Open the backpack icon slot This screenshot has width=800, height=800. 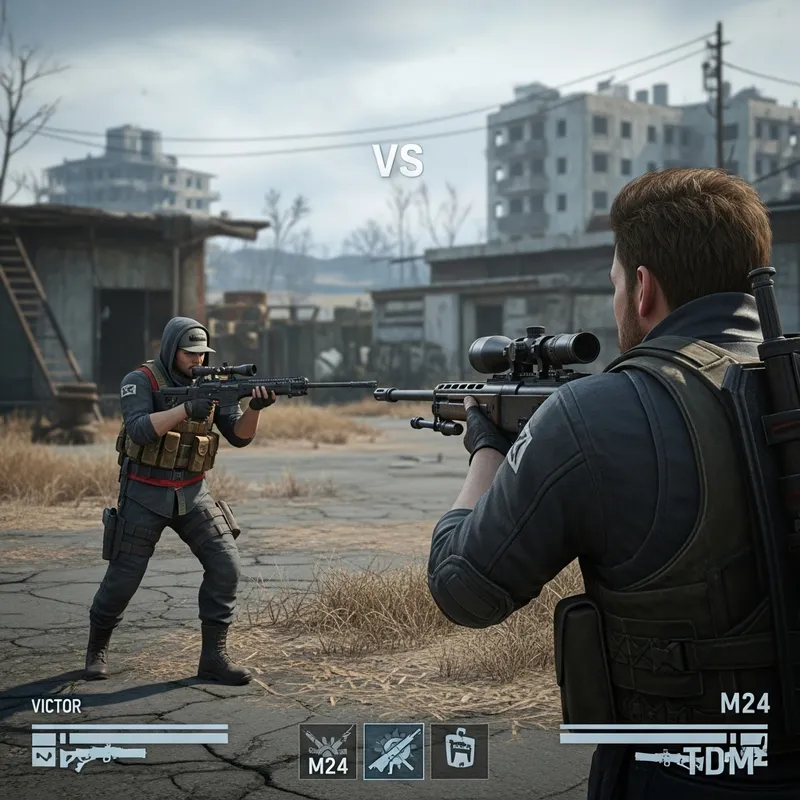pos(459,751)
